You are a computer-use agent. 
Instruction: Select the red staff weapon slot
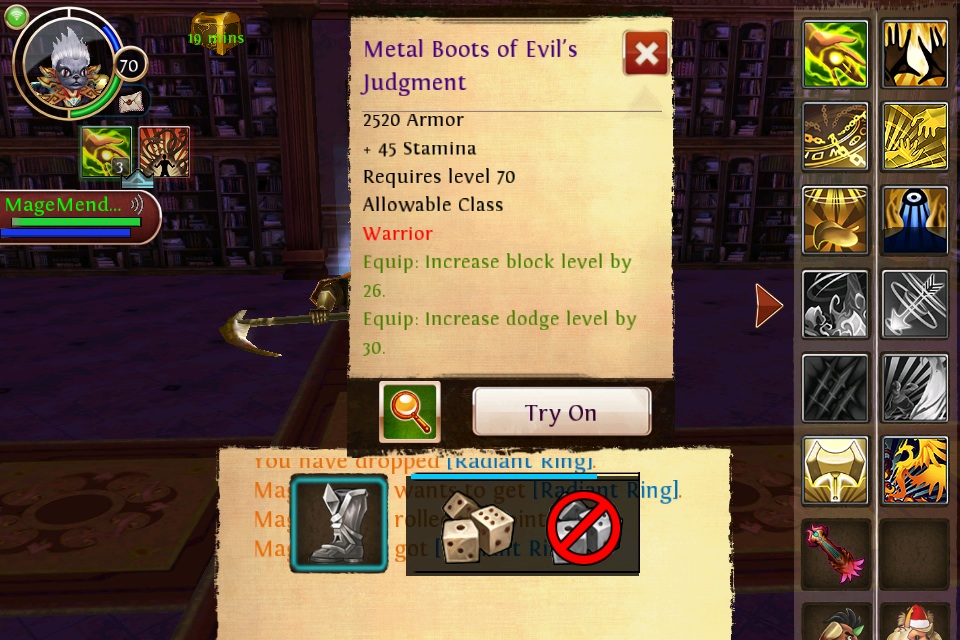click(835, 552)
